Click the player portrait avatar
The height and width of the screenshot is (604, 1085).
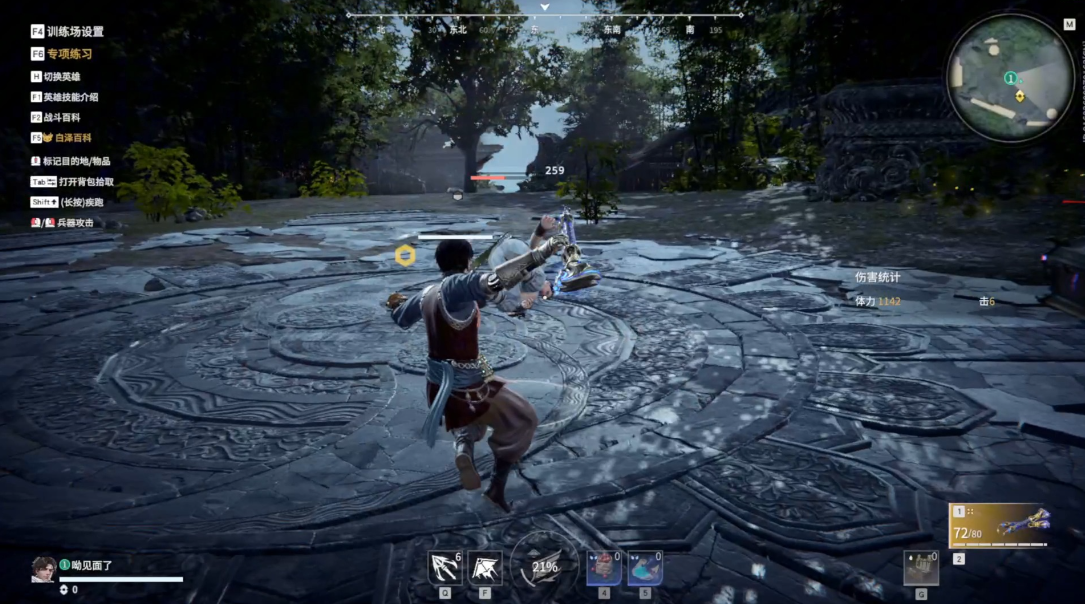tap(43, 569)
